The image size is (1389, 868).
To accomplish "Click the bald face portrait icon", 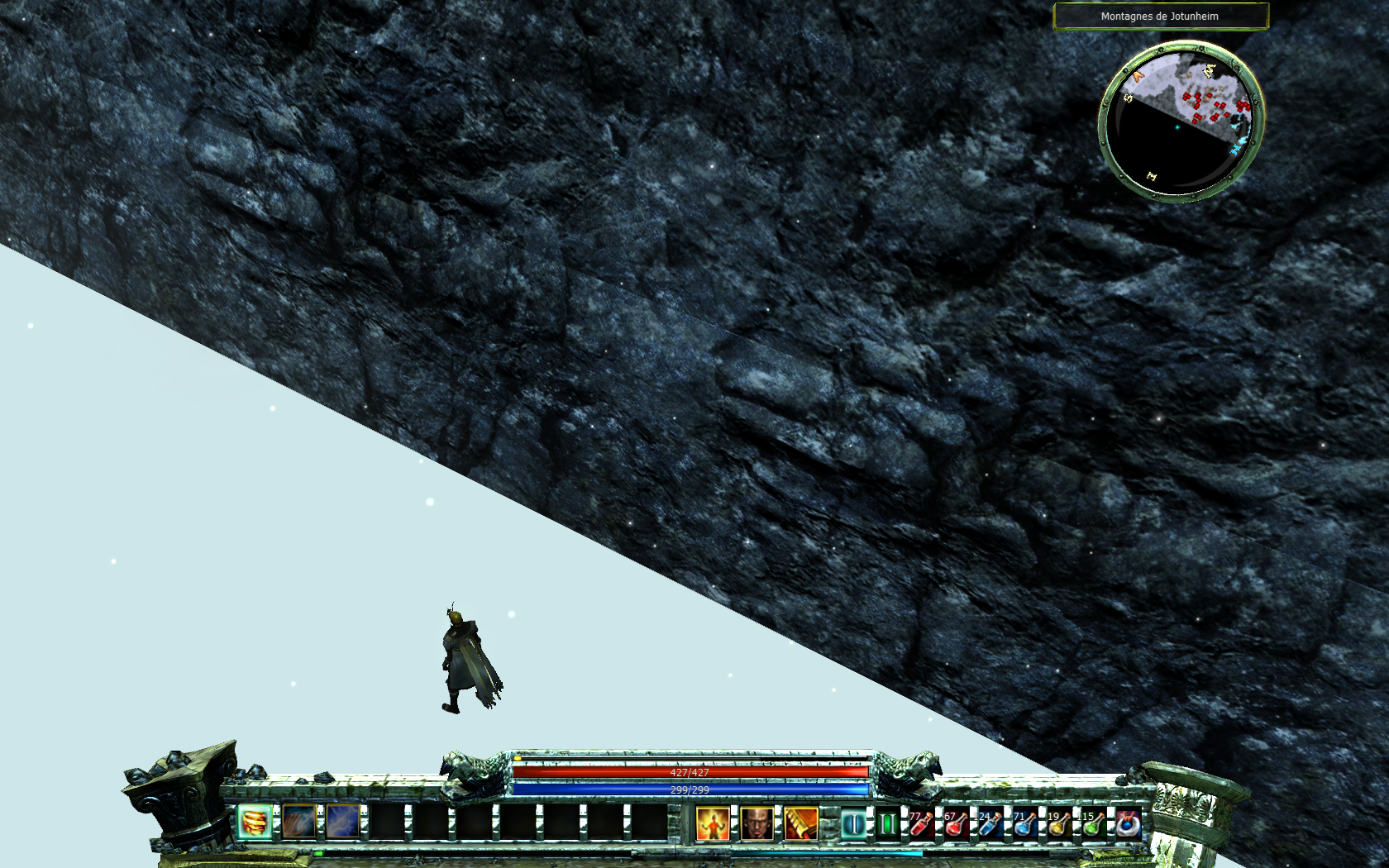I will 757,824.
